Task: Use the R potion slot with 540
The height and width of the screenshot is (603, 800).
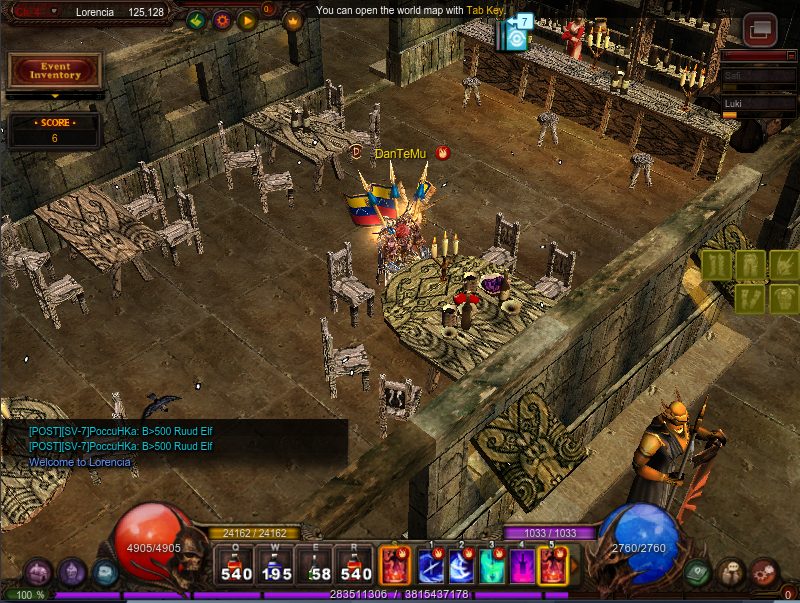Action: (x=356, y=565)
